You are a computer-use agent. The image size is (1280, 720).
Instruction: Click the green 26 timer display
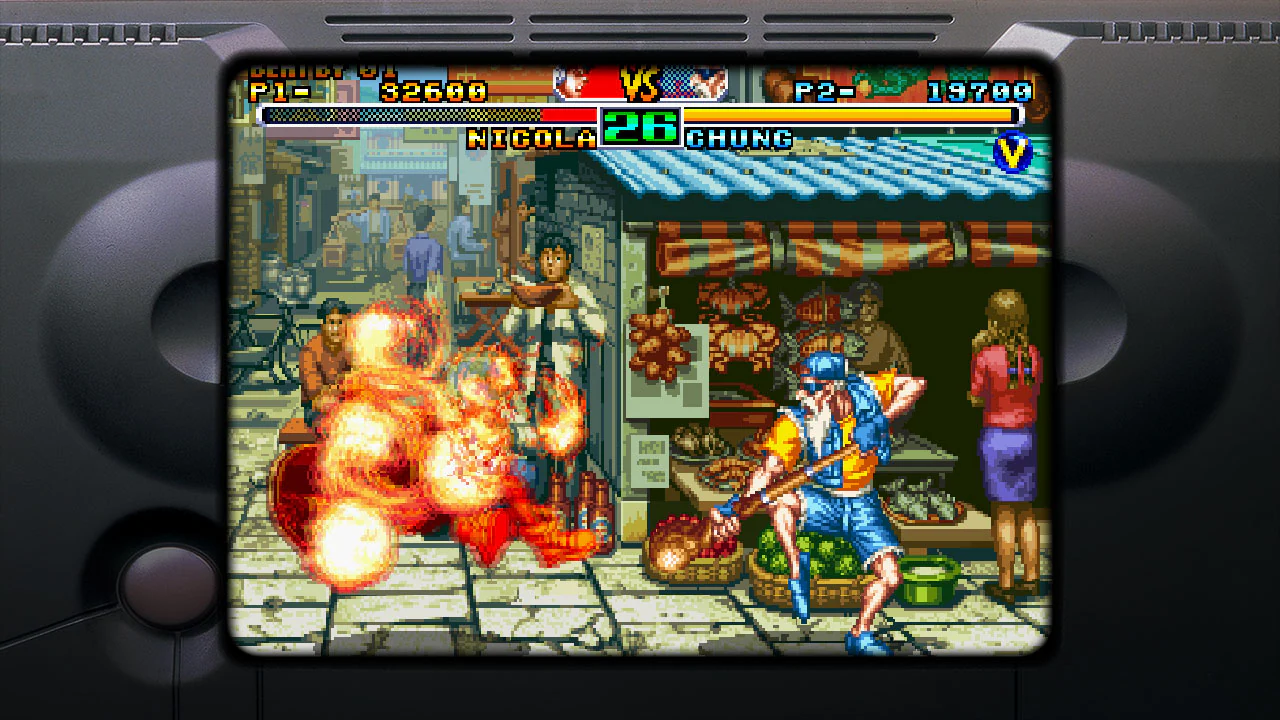pos(640,128)
